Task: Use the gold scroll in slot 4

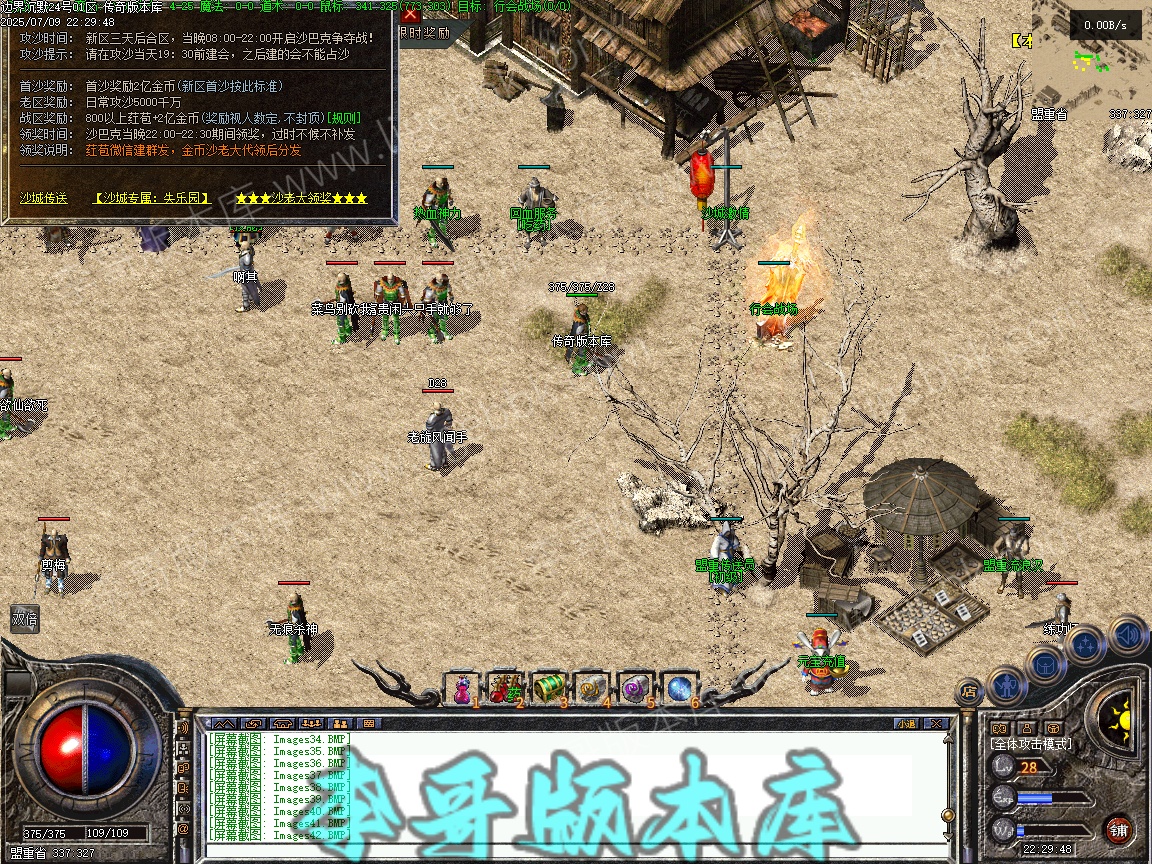Action: (592, 689)
